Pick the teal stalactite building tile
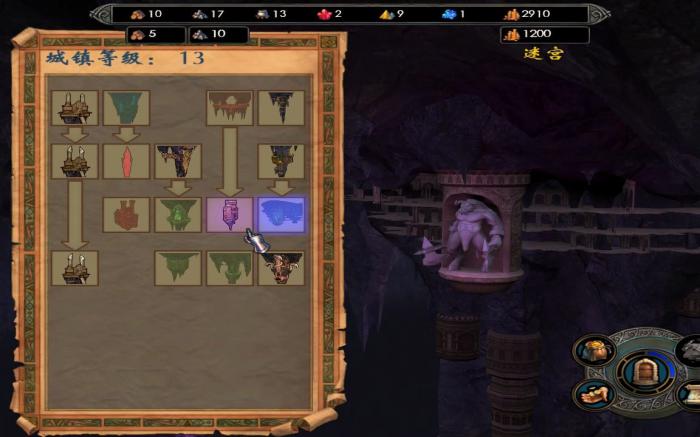The width and height of the screenshot is (700, 437). (x=127, y=108)
